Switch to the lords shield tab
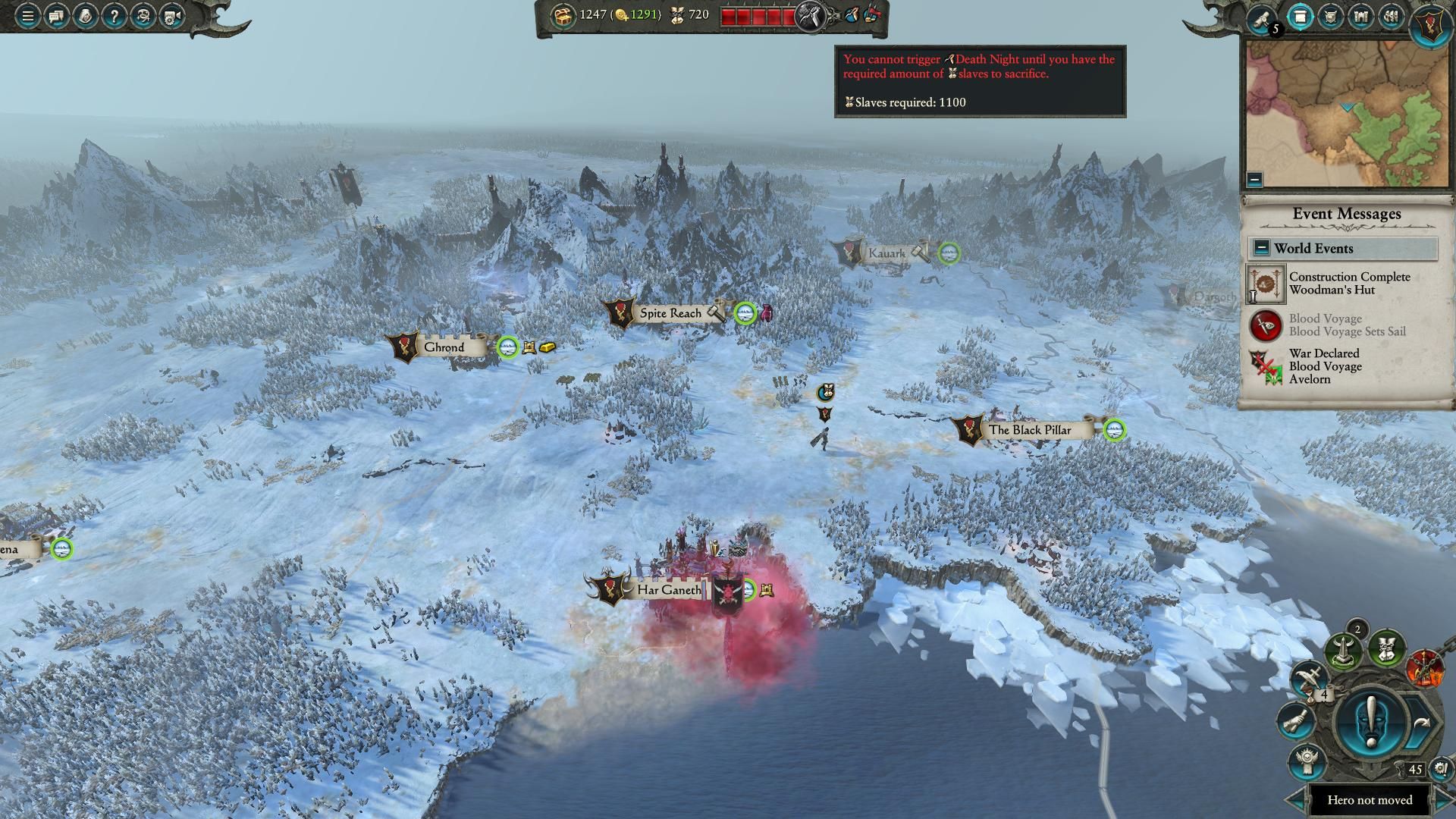 pos(1331,17)
